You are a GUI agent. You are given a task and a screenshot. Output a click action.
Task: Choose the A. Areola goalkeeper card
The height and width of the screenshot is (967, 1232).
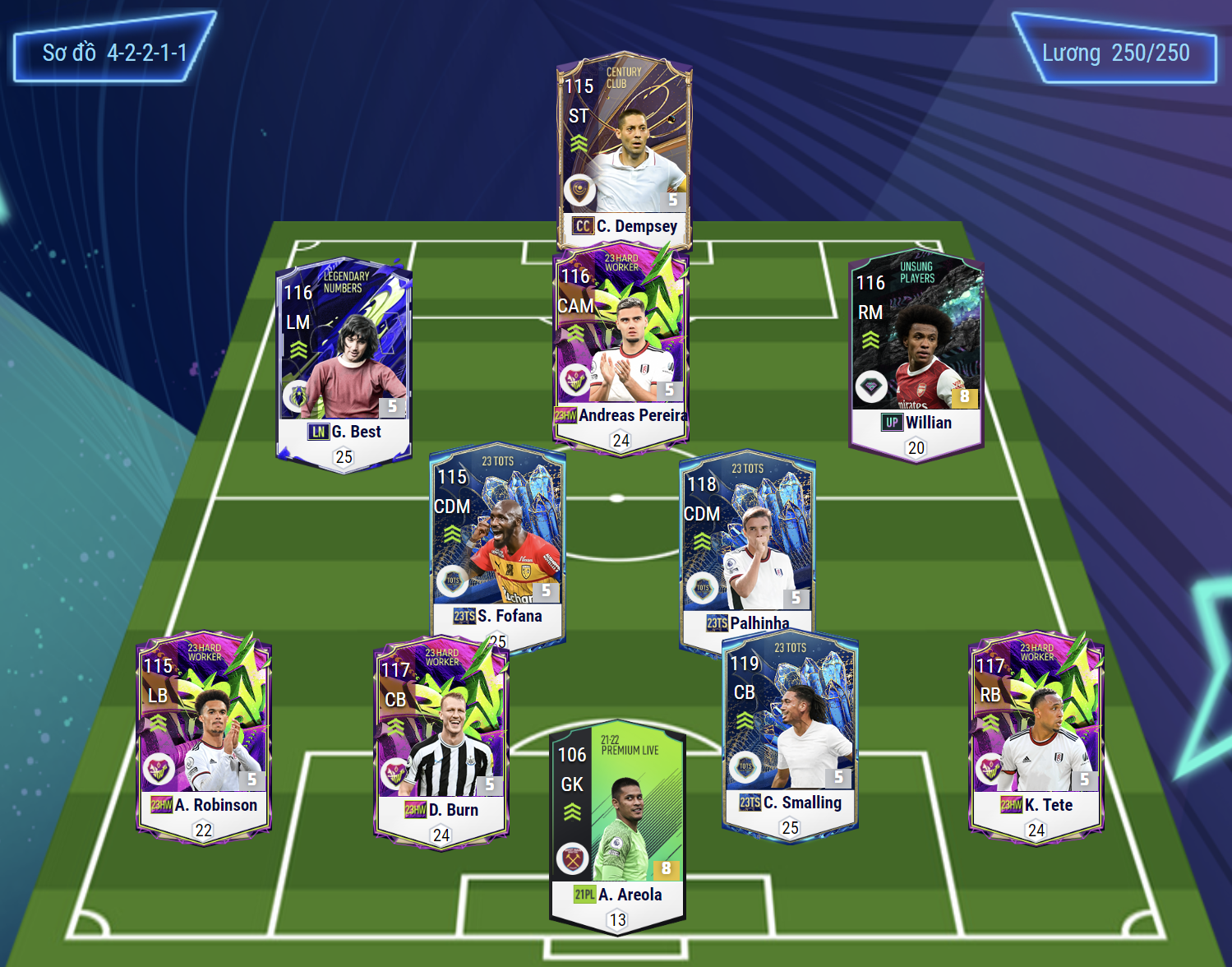[x=617, y=822]
